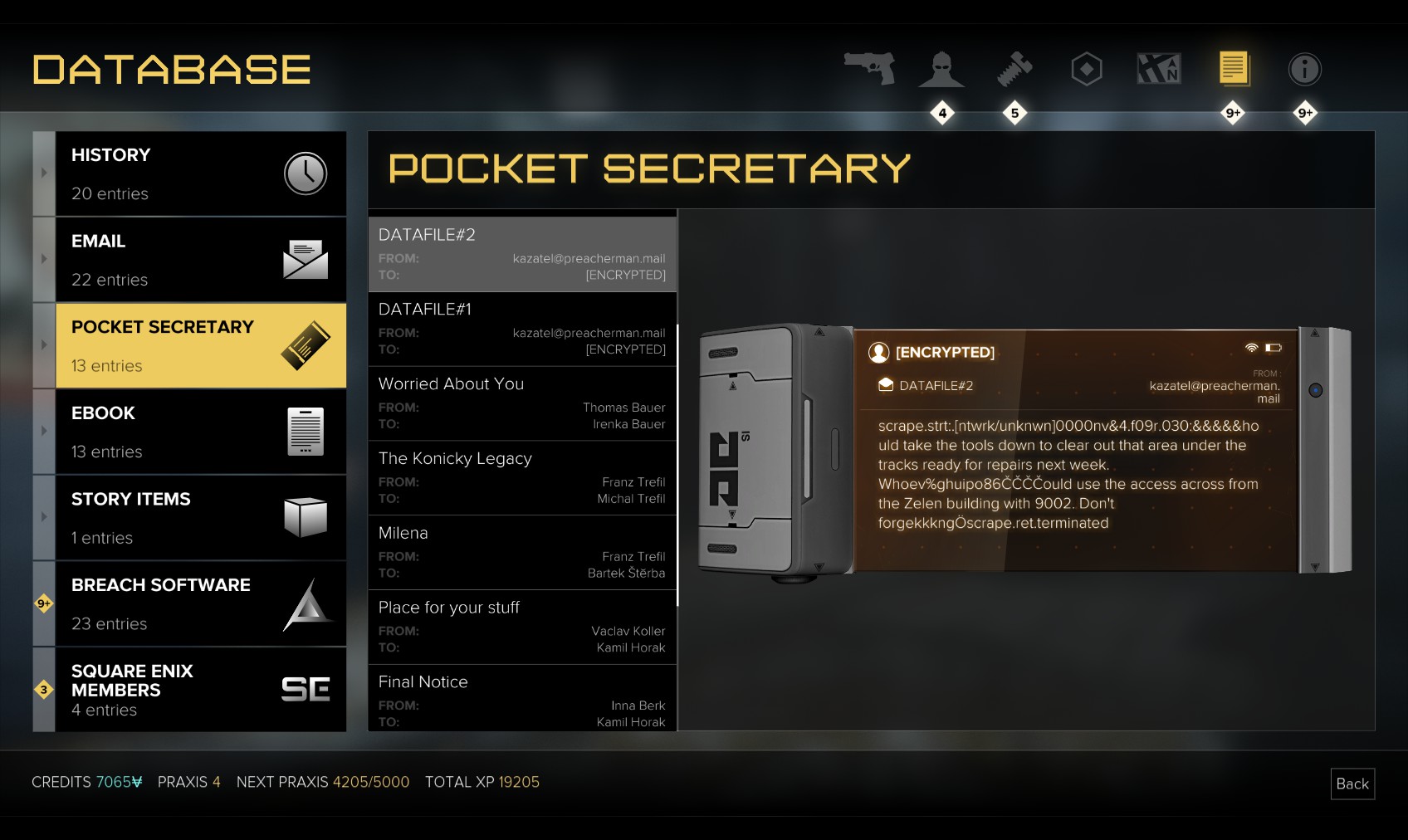
Task: Open the info circle tab
Action: (x=1304, y=70)
